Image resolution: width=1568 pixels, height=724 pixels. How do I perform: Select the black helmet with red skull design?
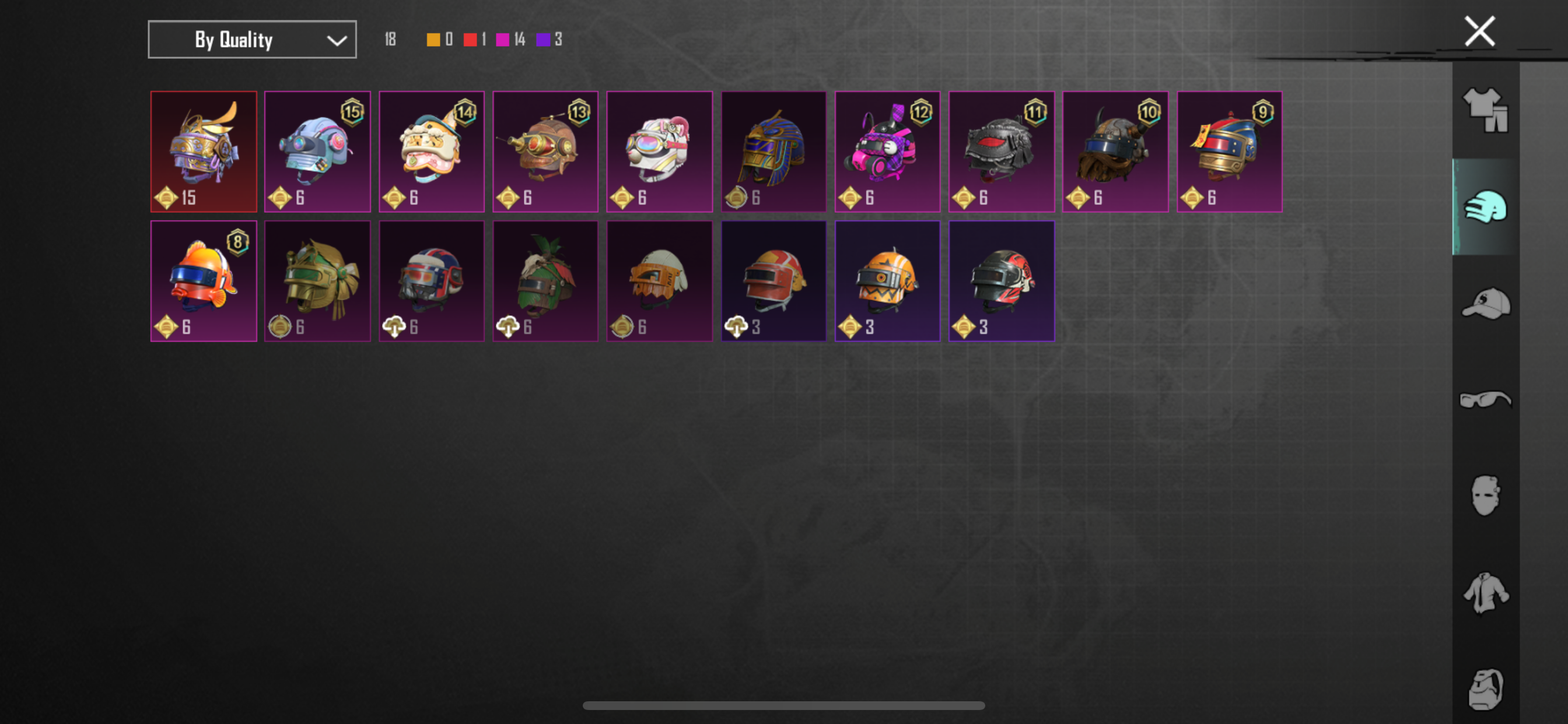tap(1000, 280)
